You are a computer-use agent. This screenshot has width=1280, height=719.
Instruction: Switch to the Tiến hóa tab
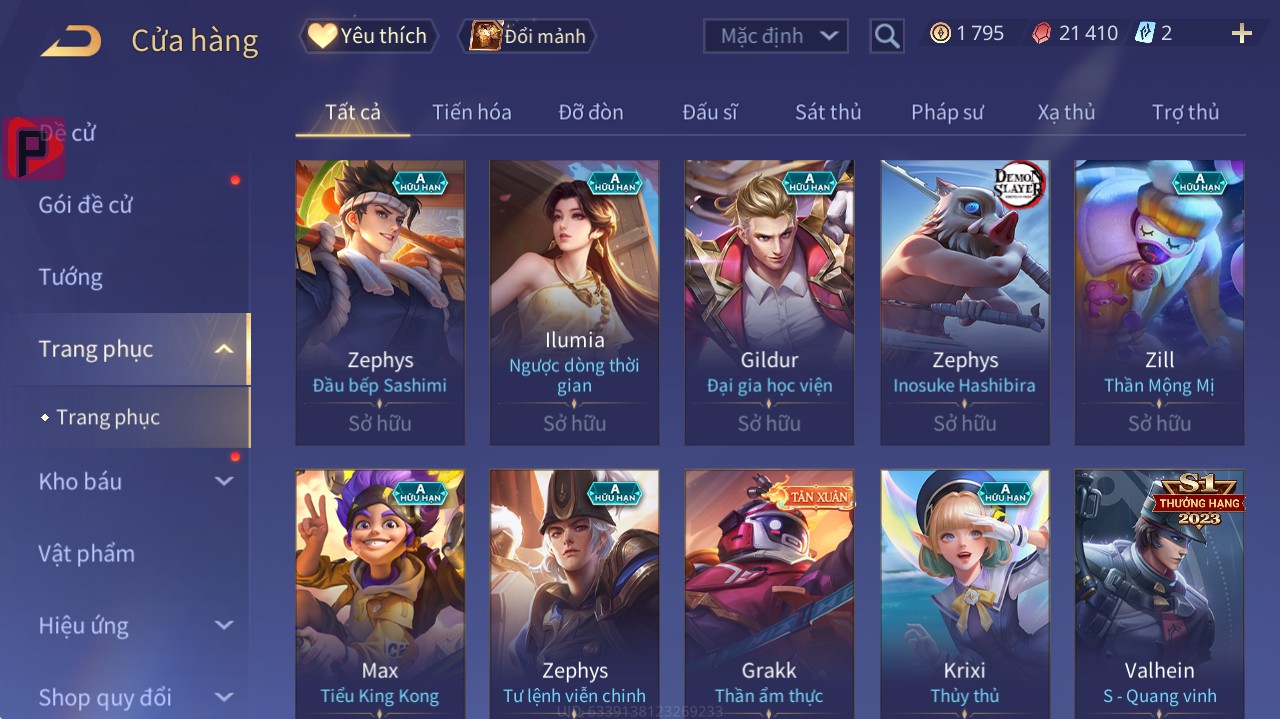pyautogui.click(x=471, y=112)
